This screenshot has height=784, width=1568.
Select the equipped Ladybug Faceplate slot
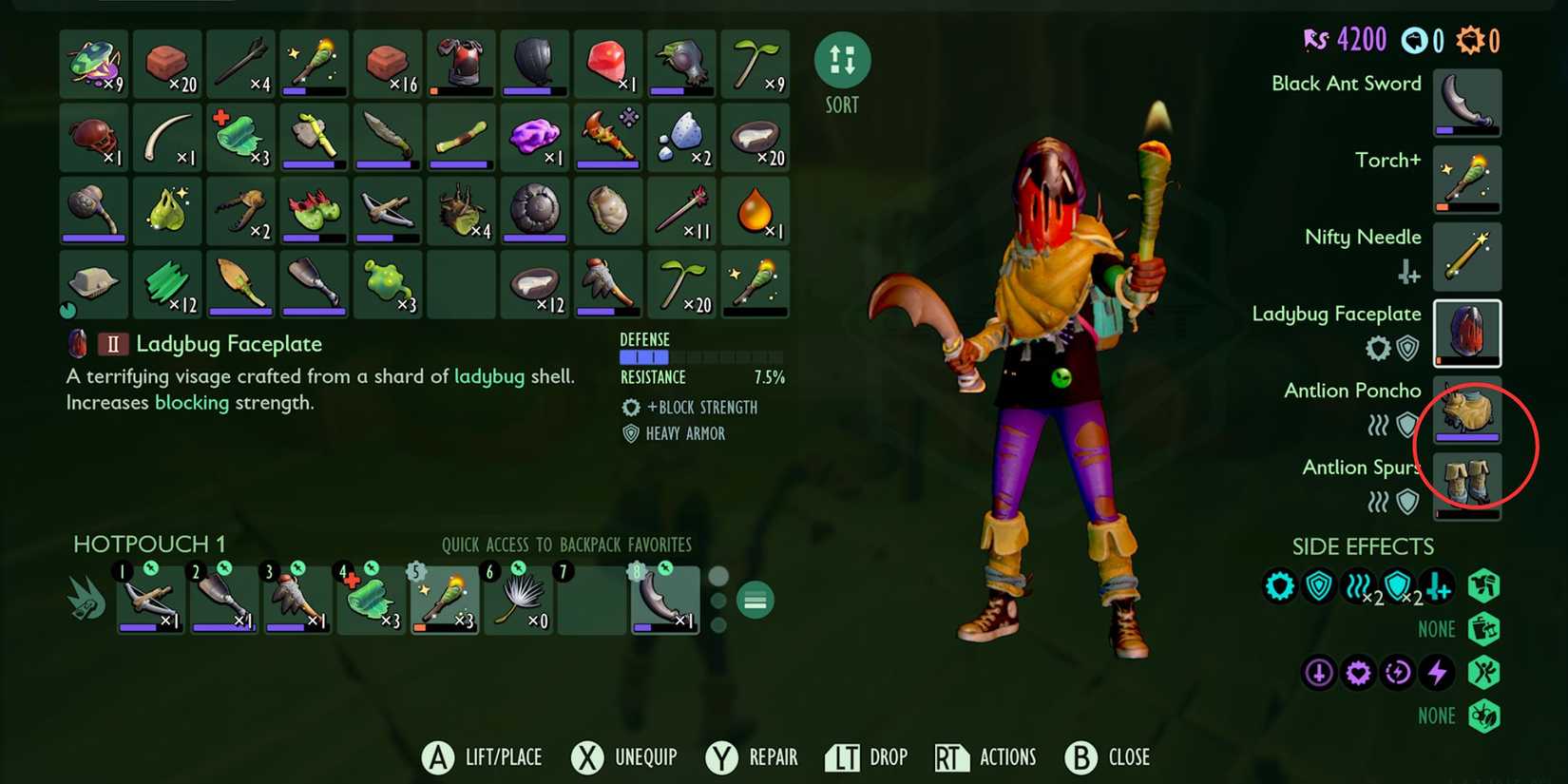point(1467,333)
